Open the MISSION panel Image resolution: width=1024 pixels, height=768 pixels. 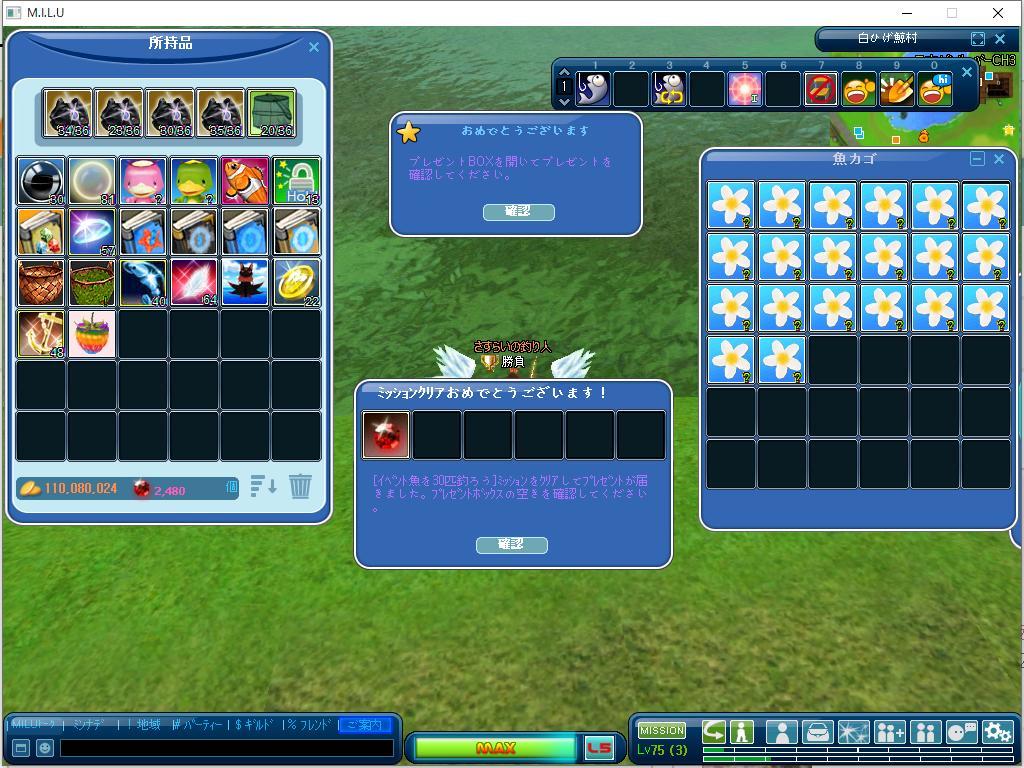pyautogui.click(x=662, y=730)
